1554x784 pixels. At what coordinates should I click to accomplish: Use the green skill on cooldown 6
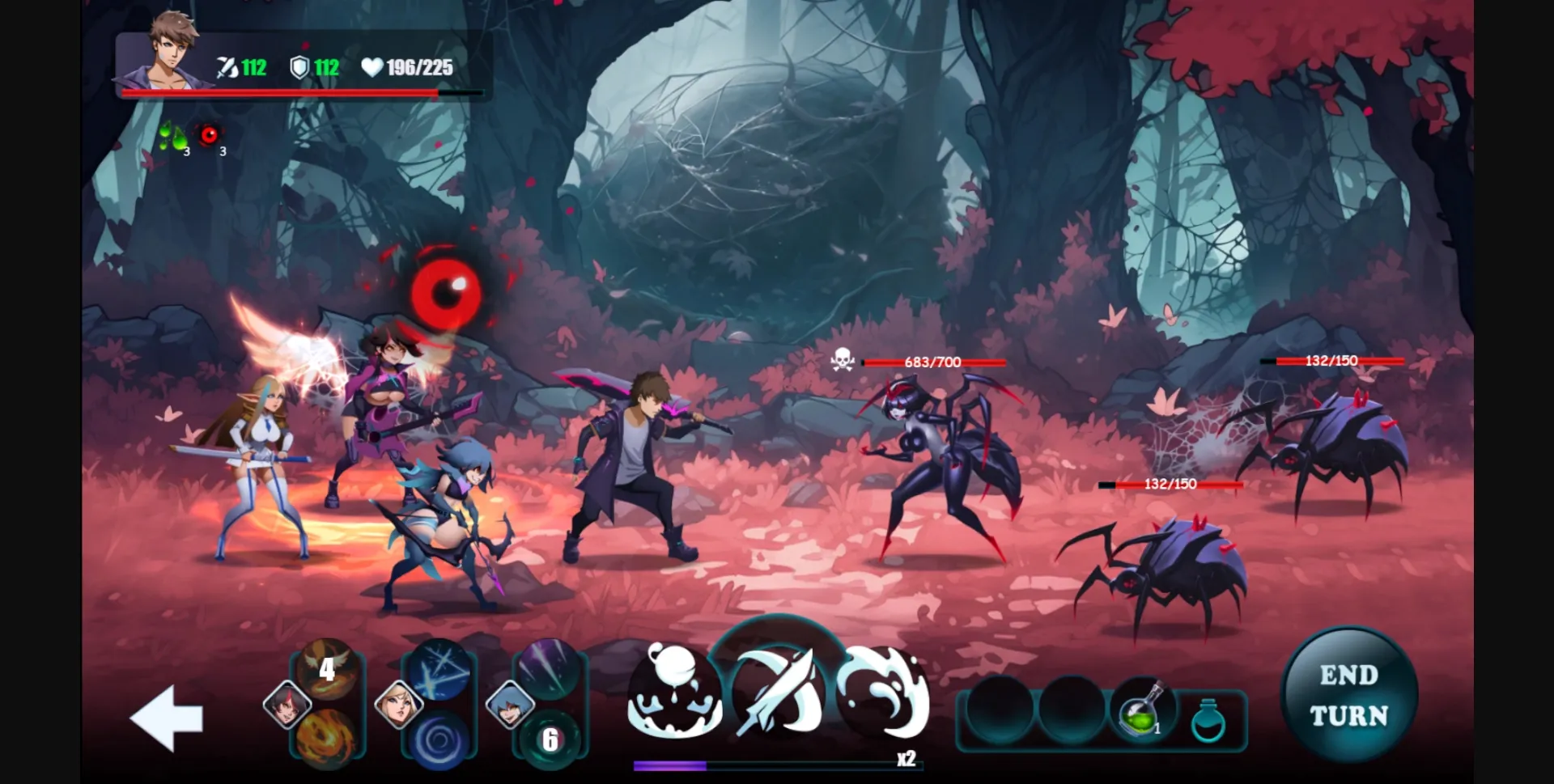550,740
